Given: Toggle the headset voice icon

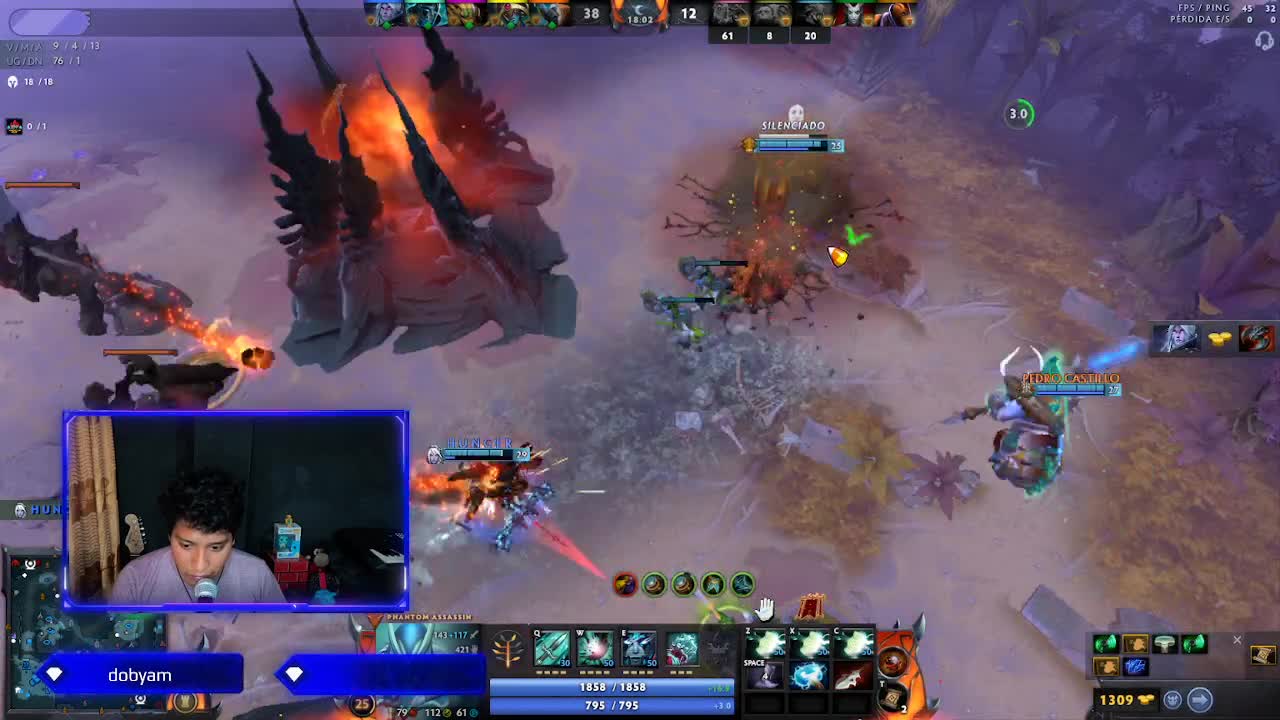Looking at the screenshot, I should [1265, 41].
